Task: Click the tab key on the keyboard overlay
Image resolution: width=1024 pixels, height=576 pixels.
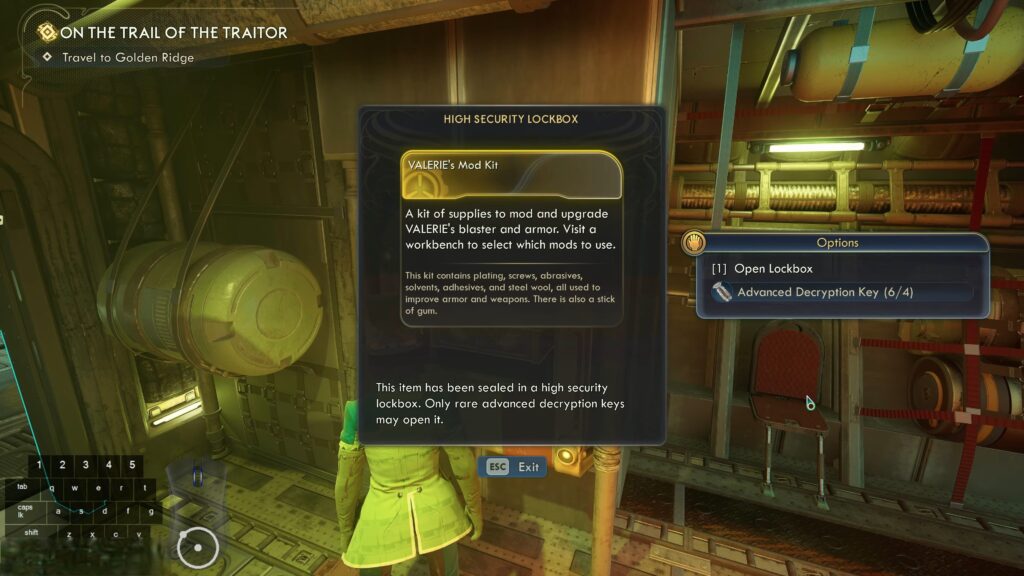Action: coord(24,488)
